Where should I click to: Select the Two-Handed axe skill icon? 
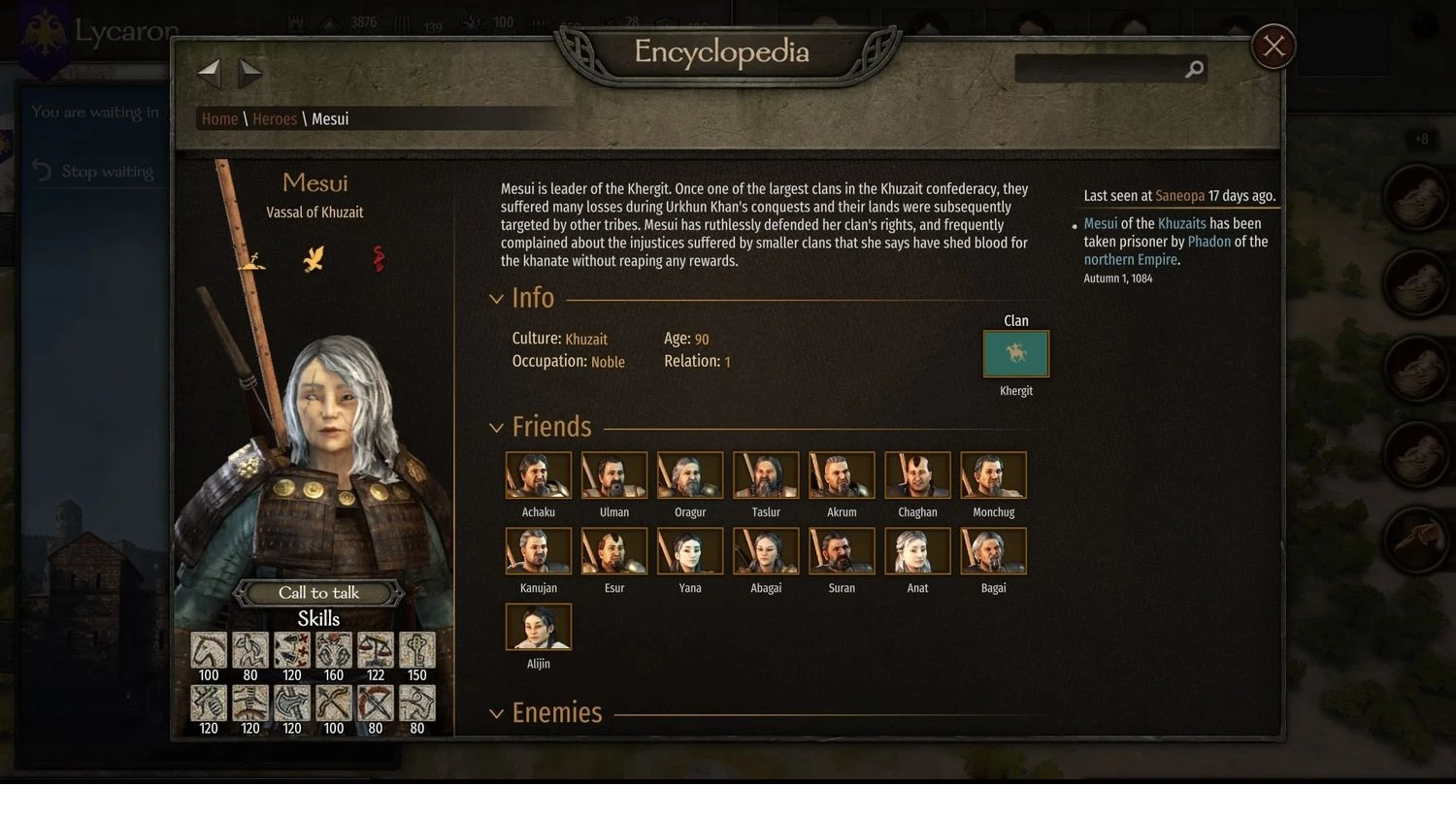291,704
